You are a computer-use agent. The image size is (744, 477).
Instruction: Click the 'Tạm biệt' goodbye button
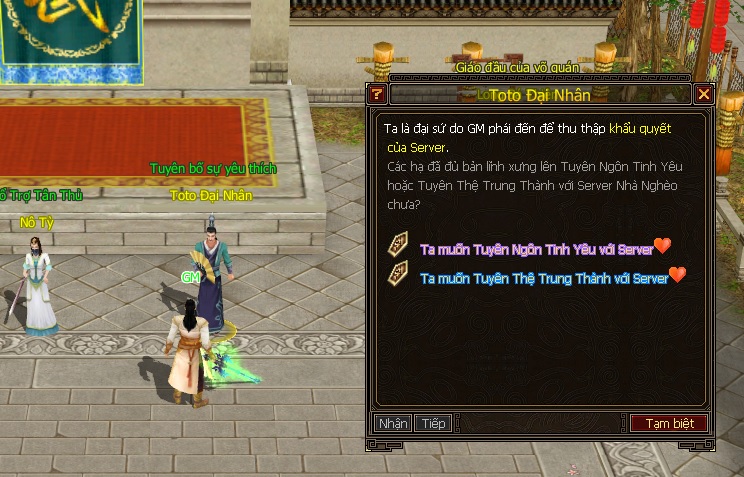tap(669, 424)
